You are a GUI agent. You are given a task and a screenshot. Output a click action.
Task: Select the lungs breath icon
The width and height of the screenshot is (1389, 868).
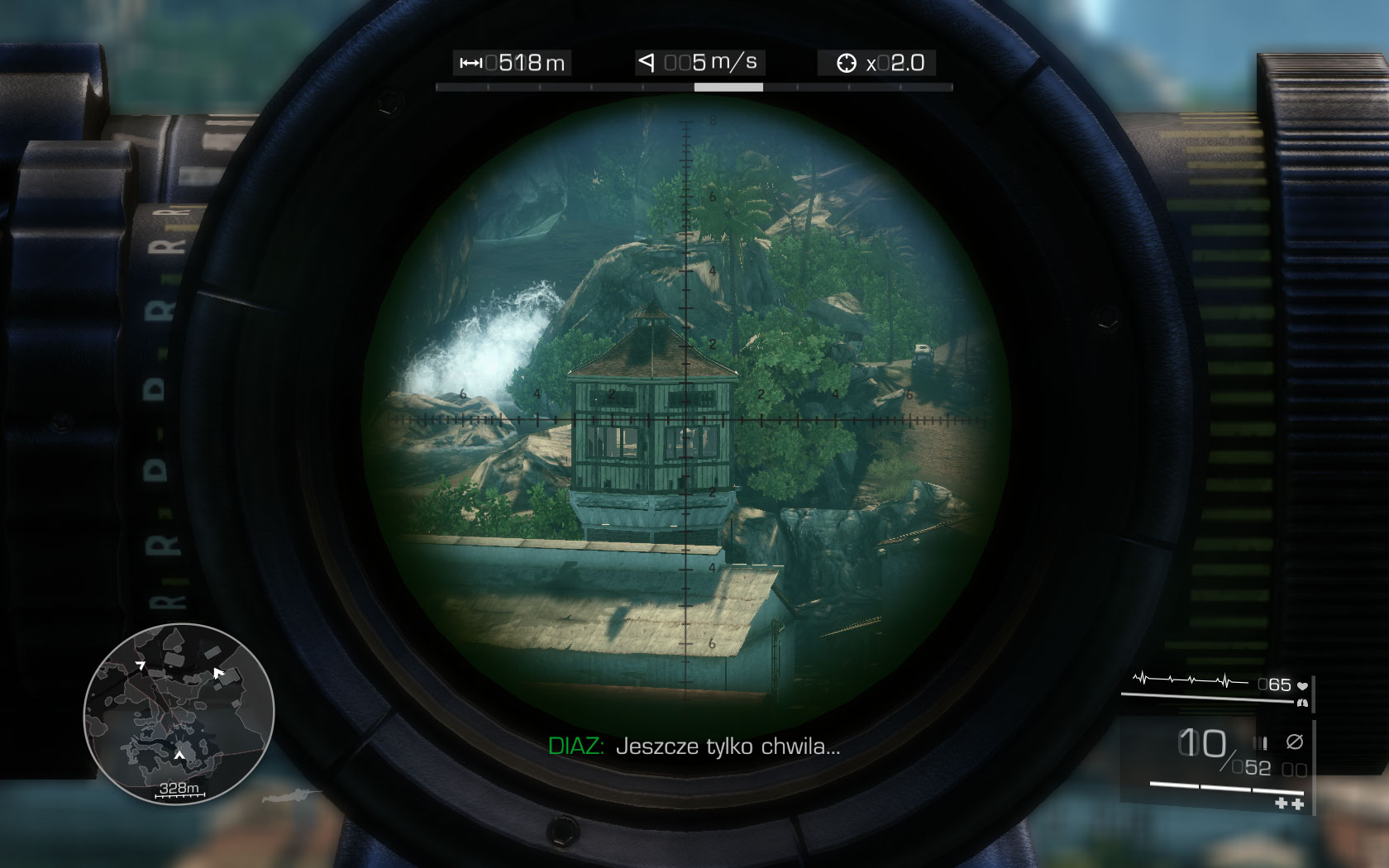[x=1303, y=703]
